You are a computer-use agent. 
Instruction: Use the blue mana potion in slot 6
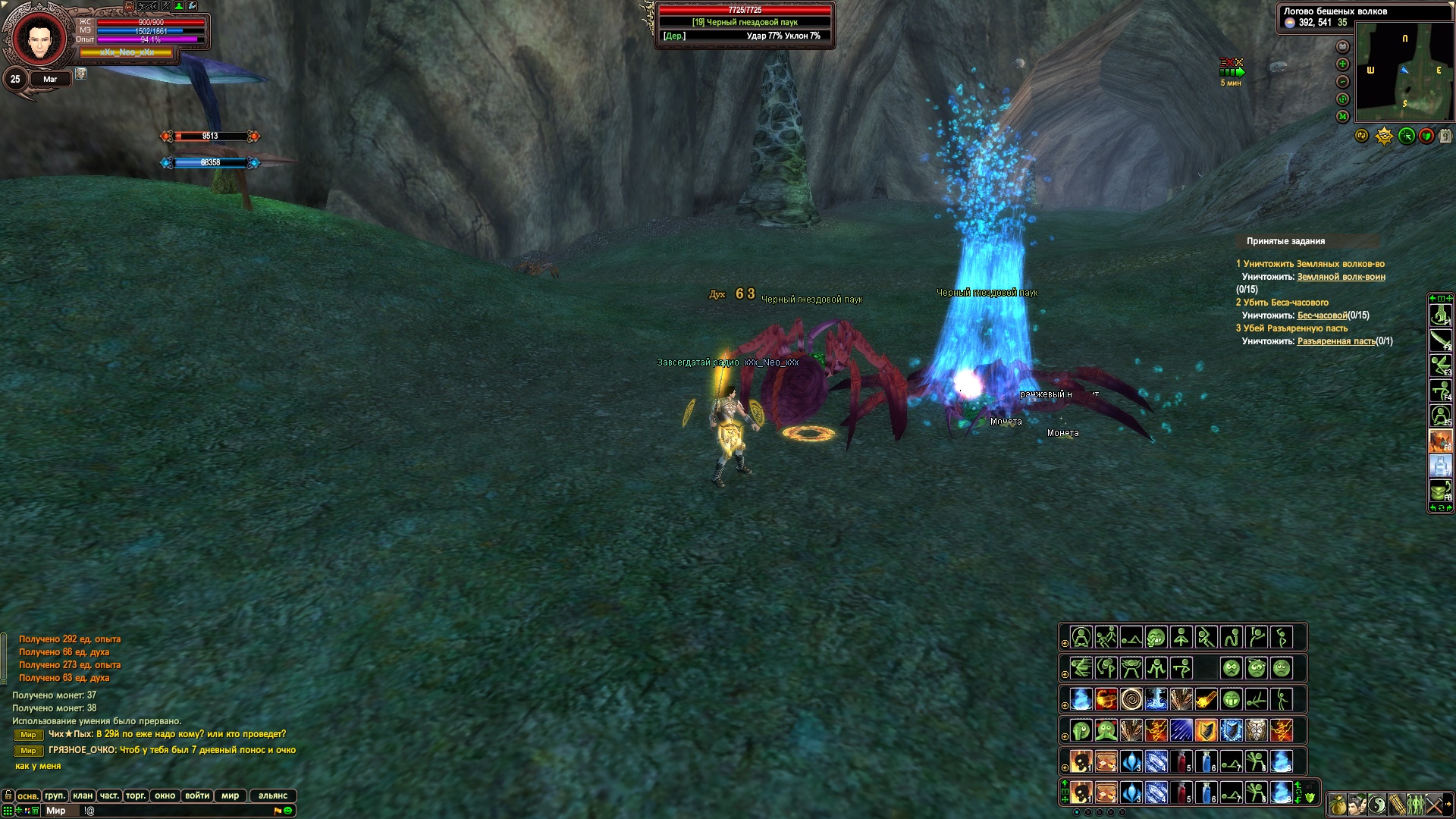point(1206,761)
